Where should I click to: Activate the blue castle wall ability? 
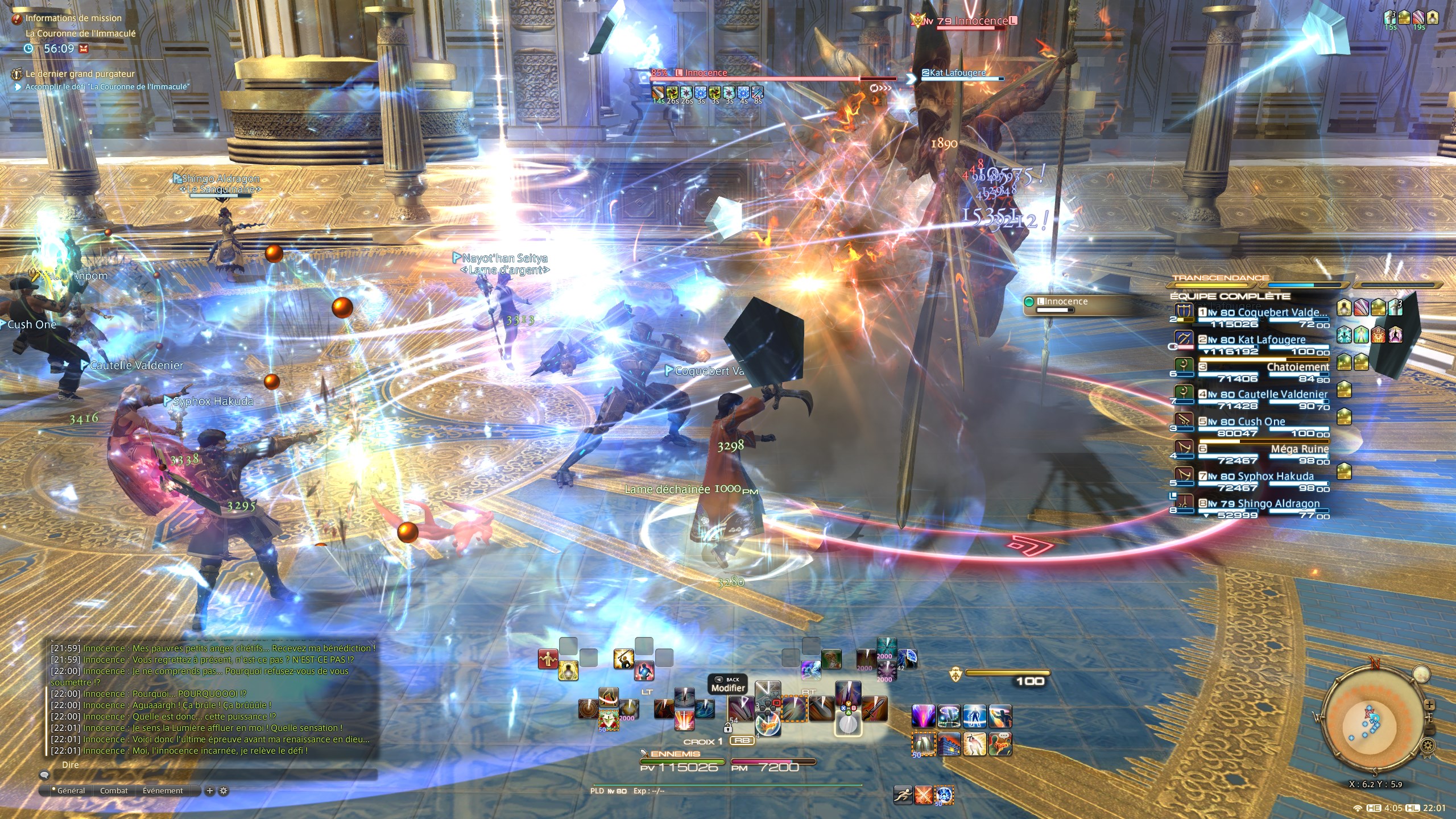(x=949, y=744)
